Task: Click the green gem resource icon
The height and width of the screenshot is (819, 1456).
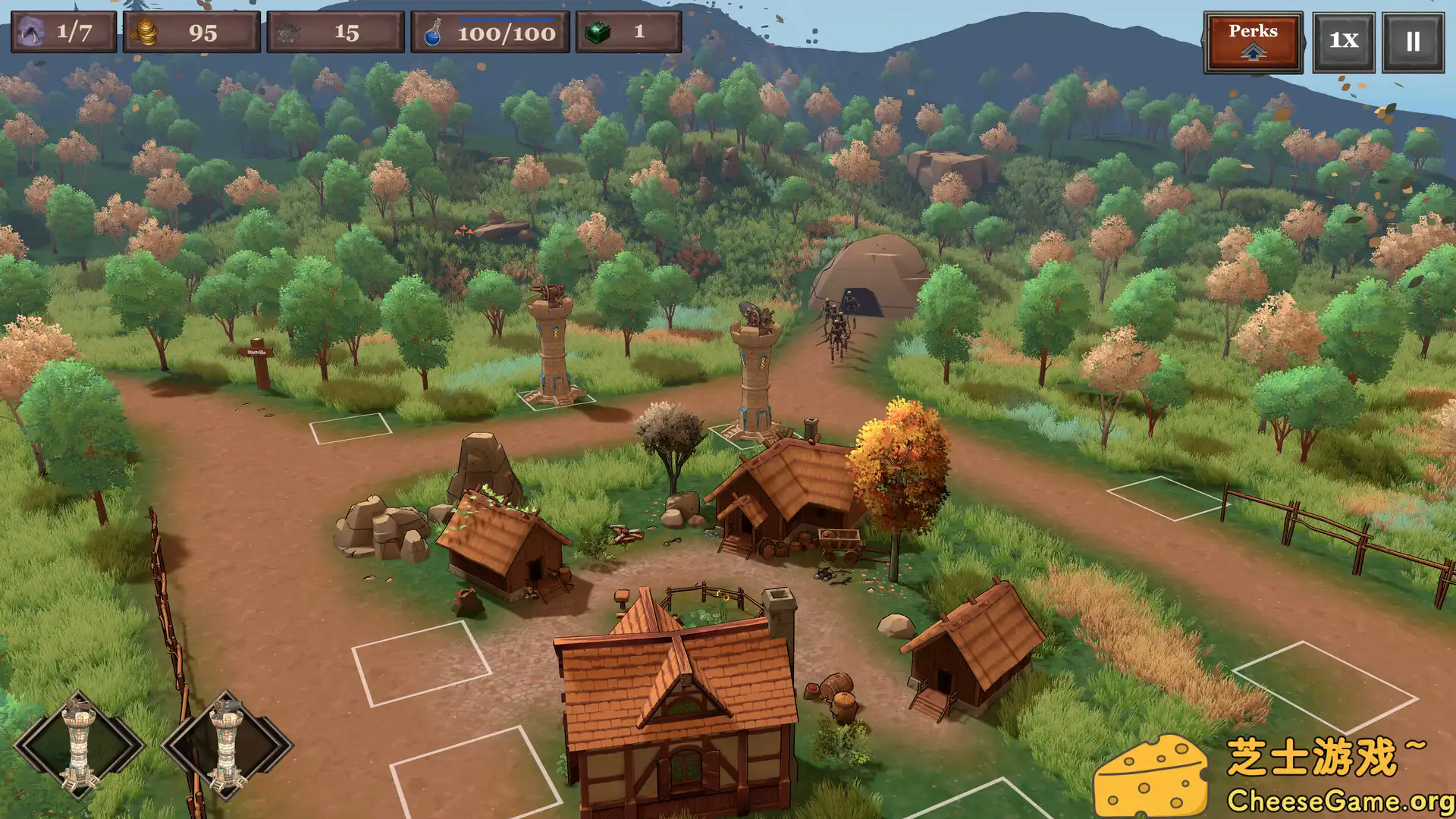Action: (x=599, y=33)
